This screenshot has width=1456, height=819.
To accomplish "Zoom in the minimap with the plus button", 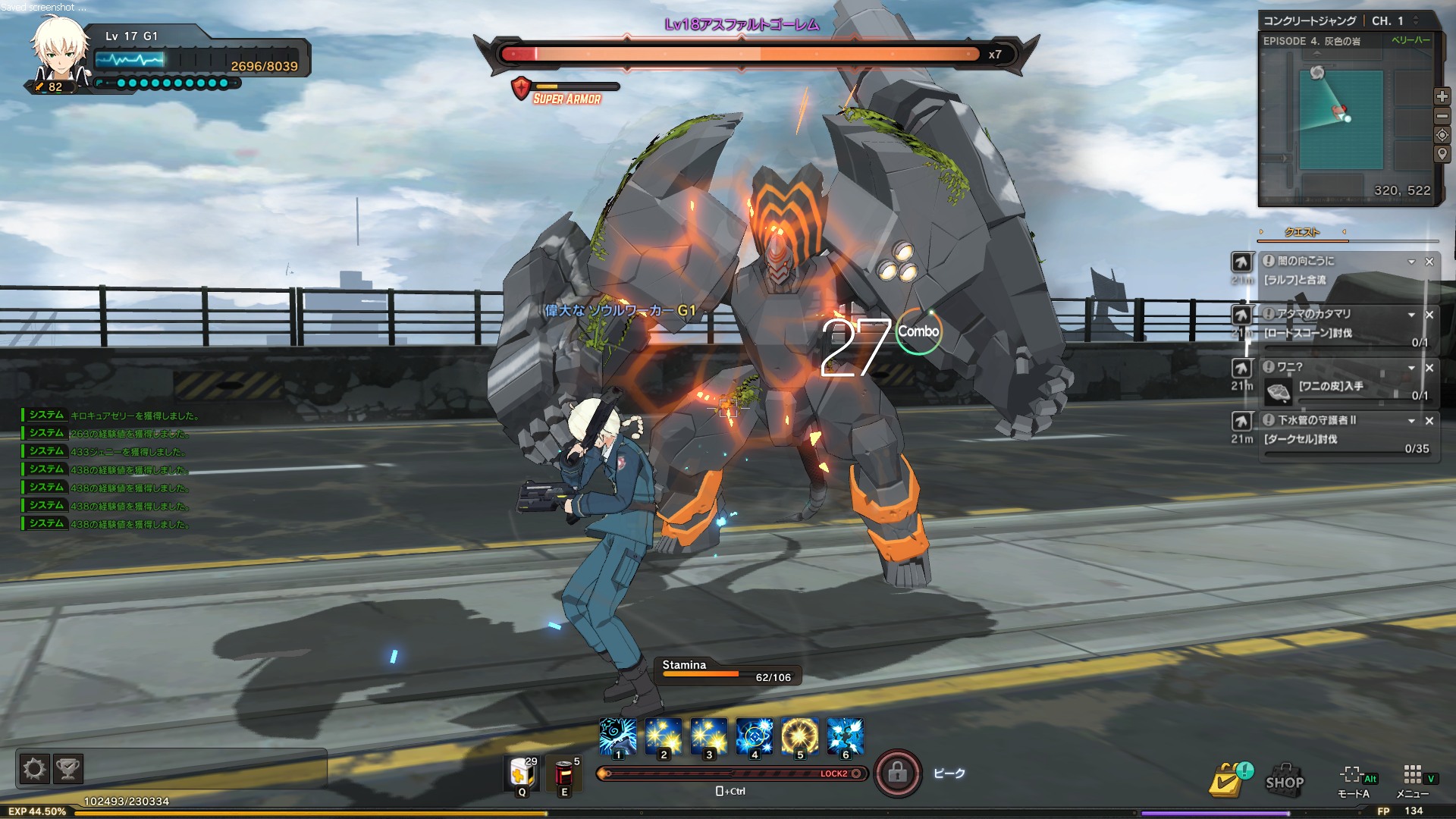I will (1442, 96).
